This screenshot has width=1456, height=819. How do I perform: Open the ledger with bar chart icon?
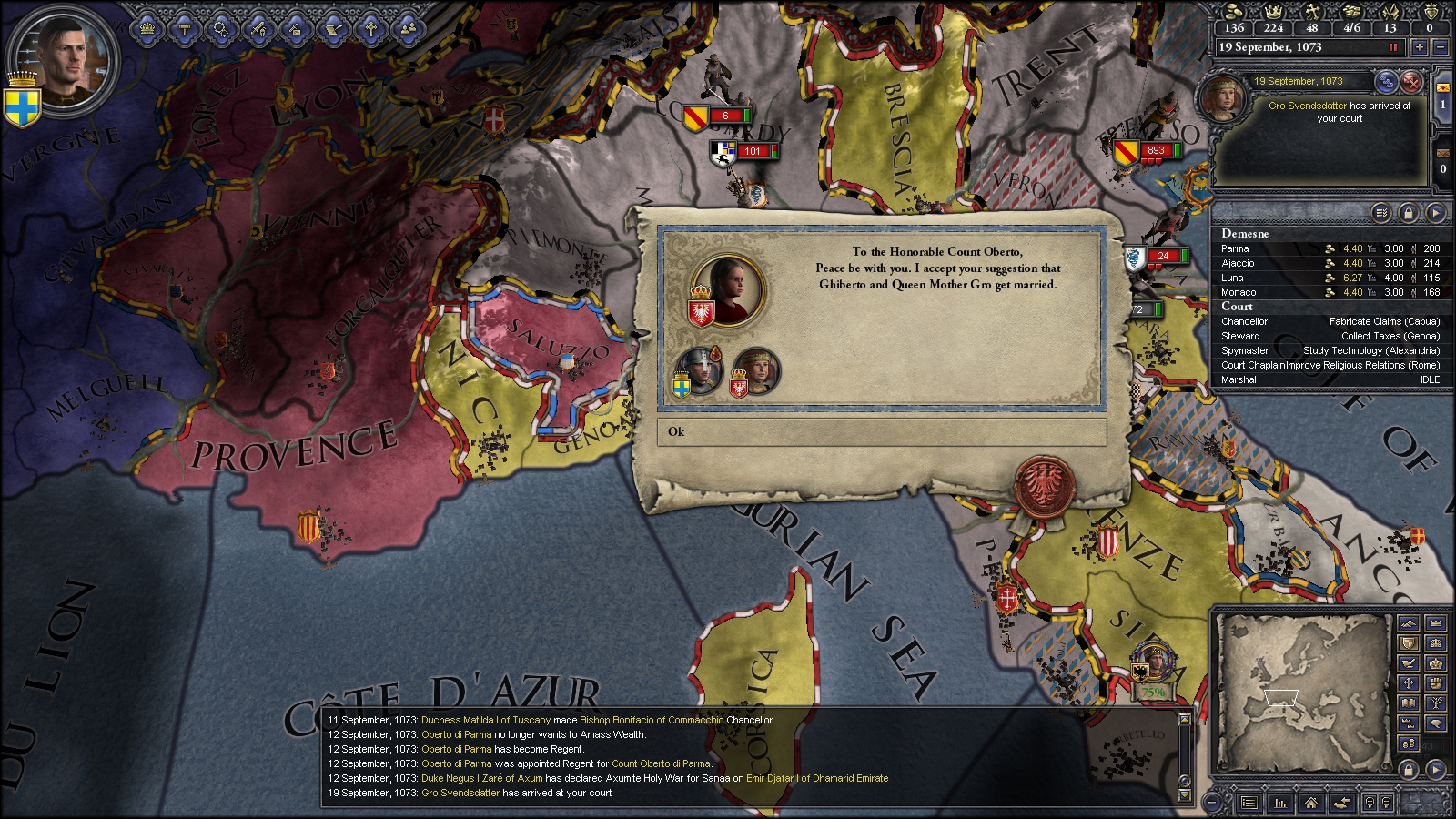coord(1280,803)
